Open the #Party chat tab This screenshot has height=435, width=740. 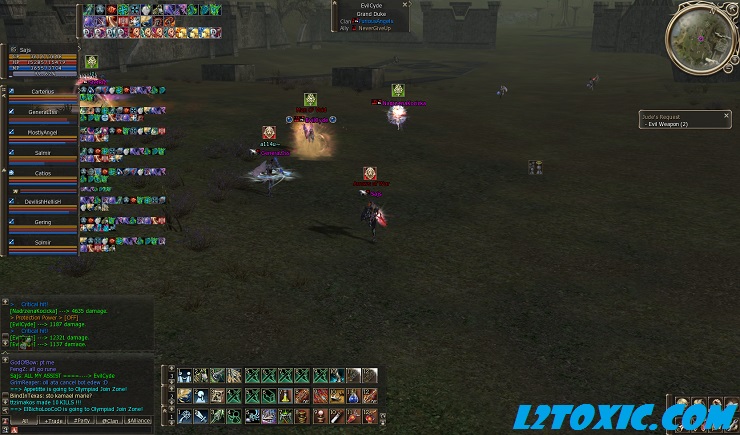coord(82,421)
